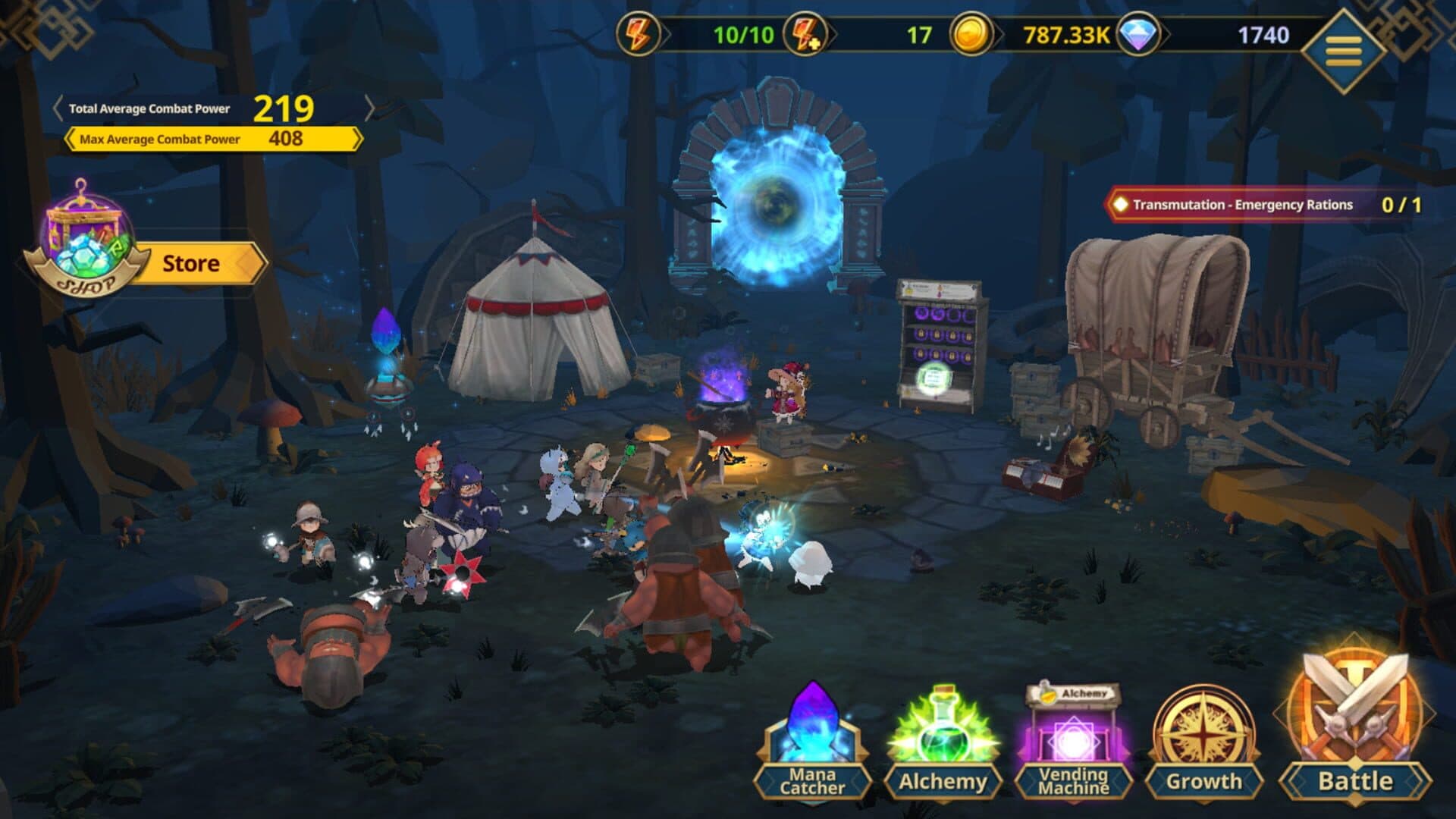Viewport: 1456px width, 819px height.
Task: Open the Vending Machine
Action: (1073, 743)
